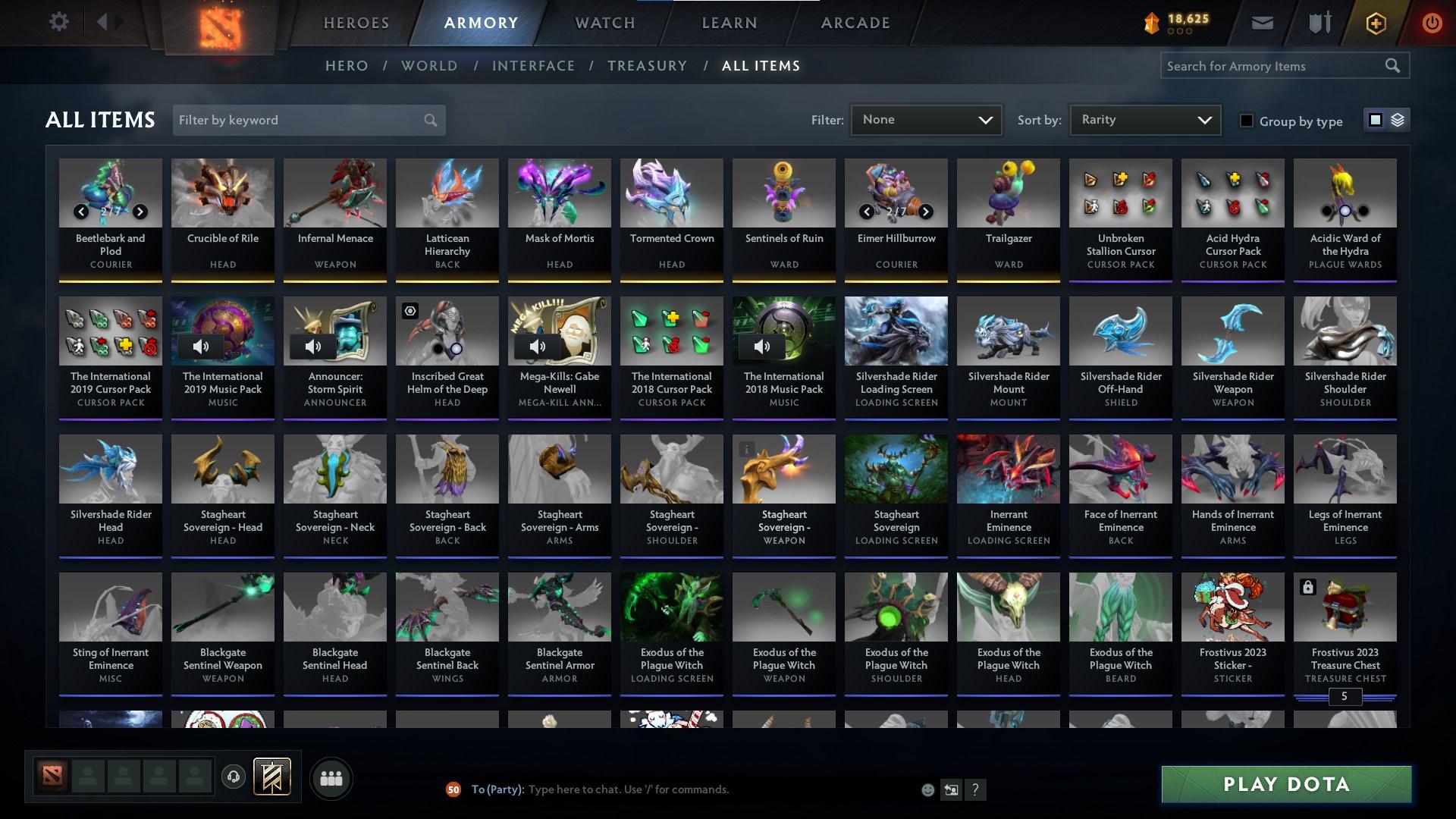Click next arrow on Beetlebark and Plod
Image resolution: width=1456 pixels, height=819 pixels.
click(x=139, y=212)
